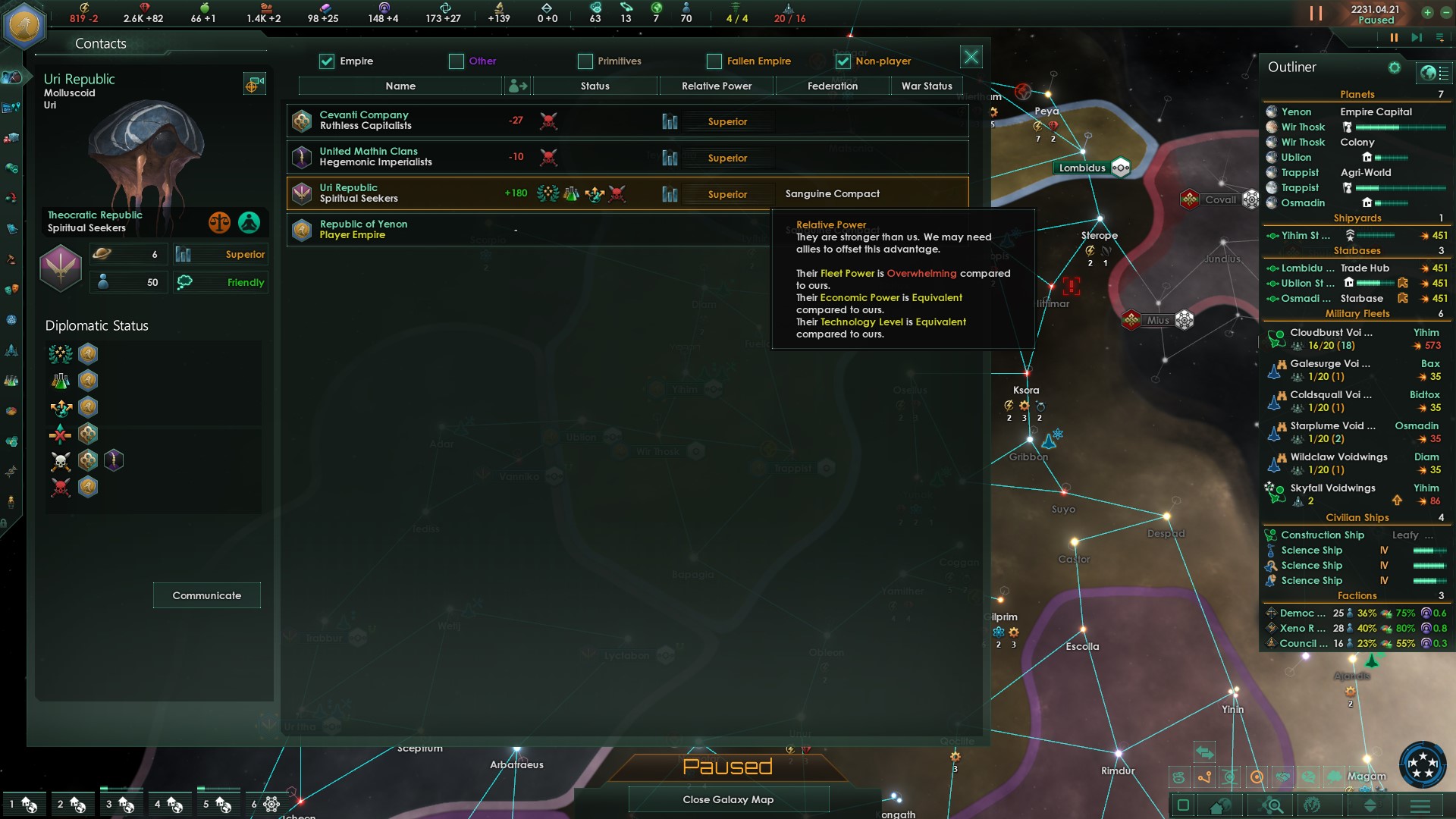Select the Cloudburst Voidwings fleet in the Outliner
Screen dimensions: 1456x819
pyautogui.click(x=1331, y=332)
